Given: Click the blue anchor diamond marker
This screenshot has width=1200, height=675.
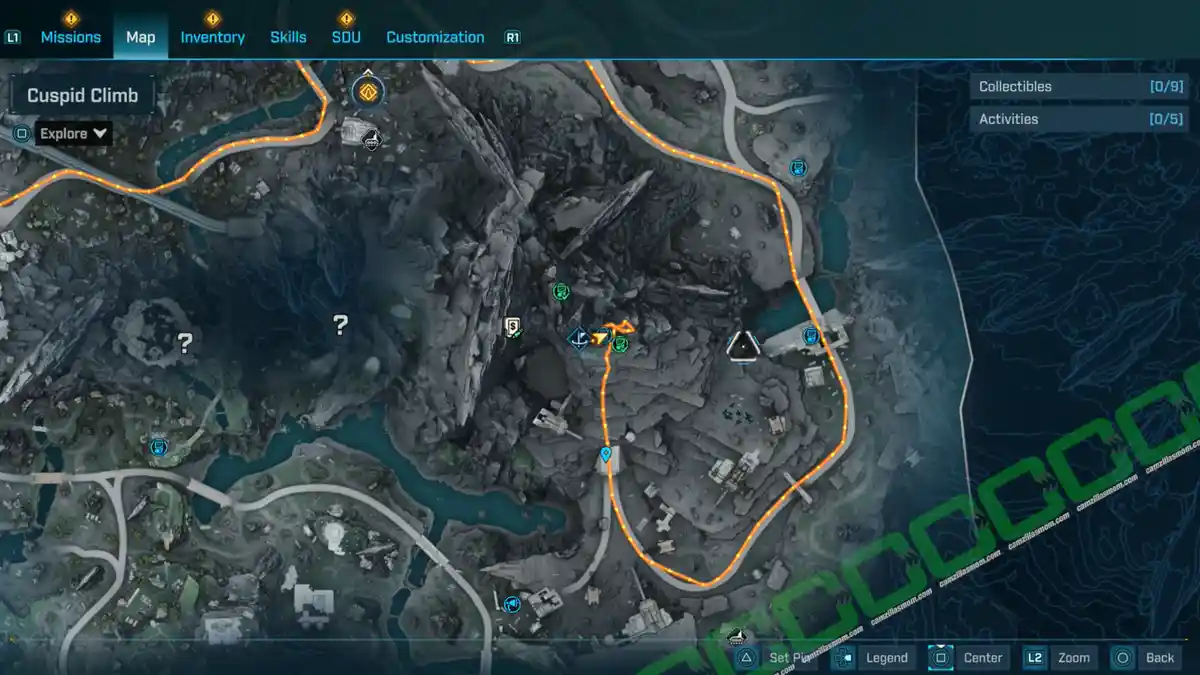Looking at the screenshot, I should (x=577, y=339).
